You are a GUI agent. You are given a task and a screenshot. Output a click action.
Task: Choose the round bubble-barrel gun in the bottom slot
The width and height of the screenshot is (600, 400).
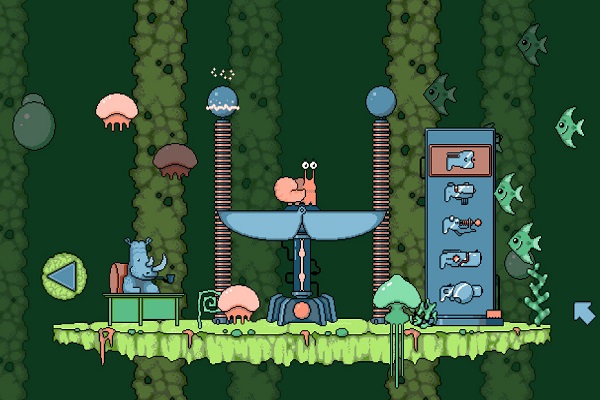(x=461, y=293)
